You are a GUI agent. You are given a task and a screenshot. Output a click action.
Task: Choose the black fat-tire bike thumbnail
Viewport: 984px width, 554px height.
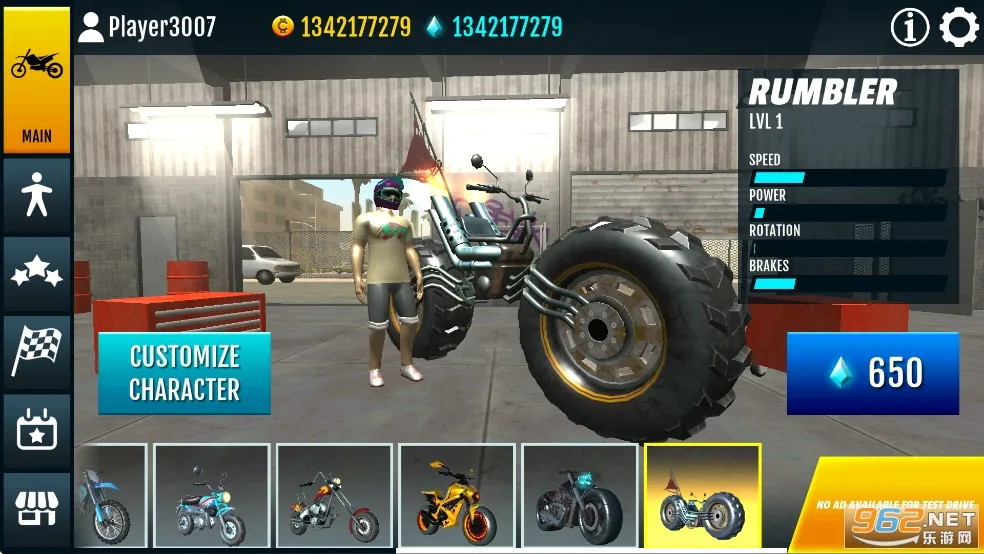tap(580, 496)
